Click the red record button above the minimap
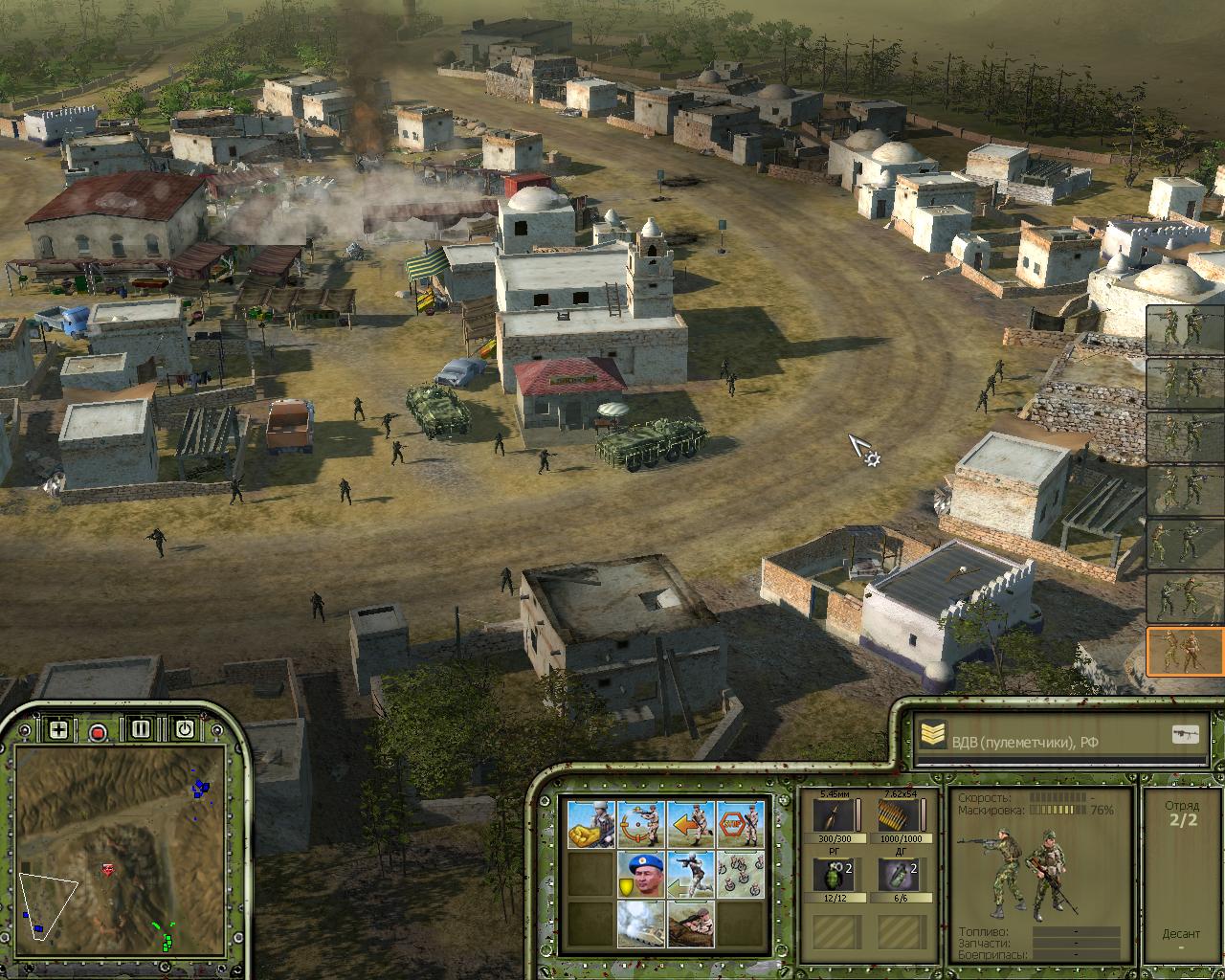 click(98, 731)
